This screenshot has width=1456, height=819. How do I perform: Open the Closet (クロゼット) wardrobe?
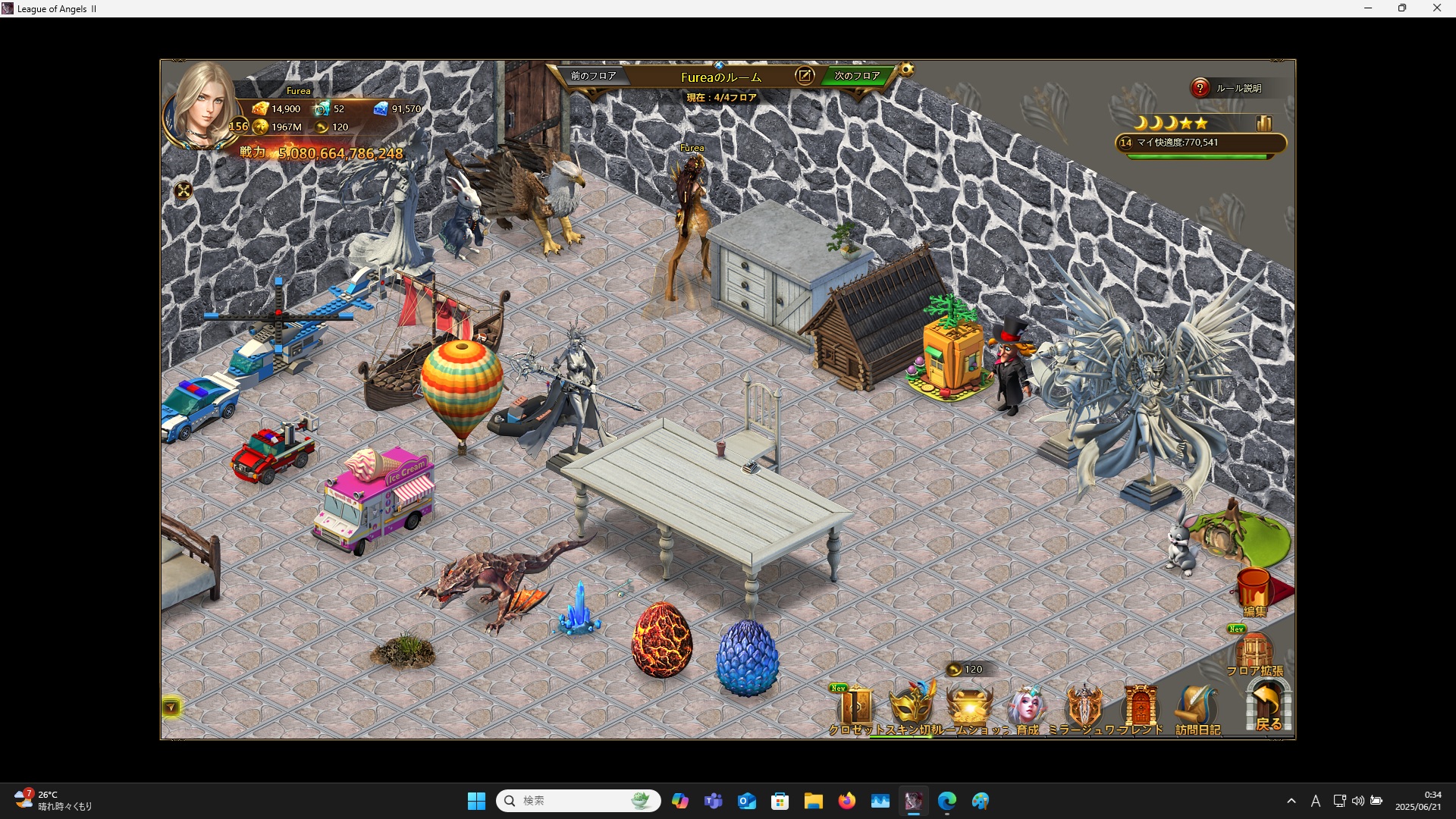855,709
